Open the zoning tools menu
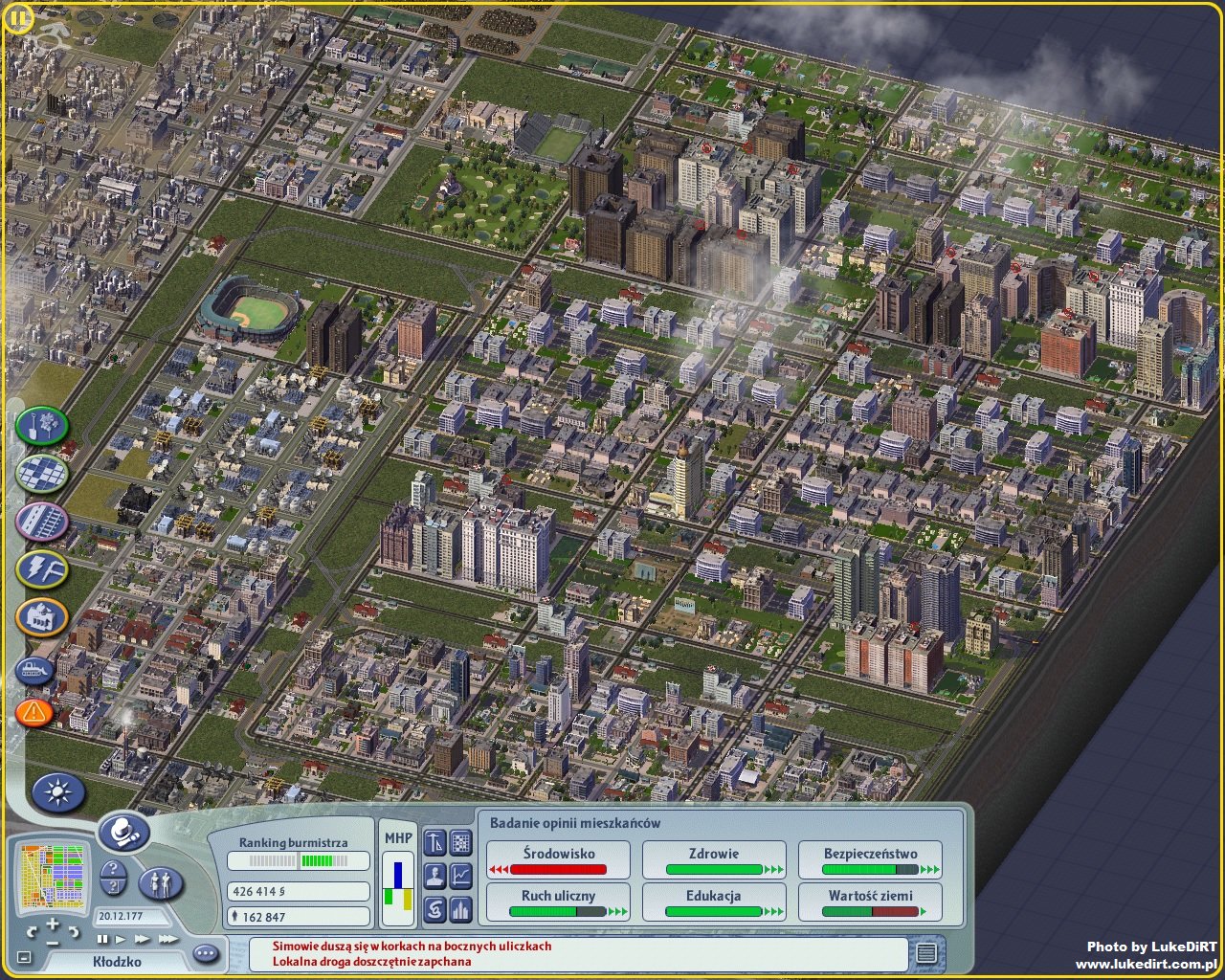Viewport: 1225px width, 980px height. click(x=41, y=474)
